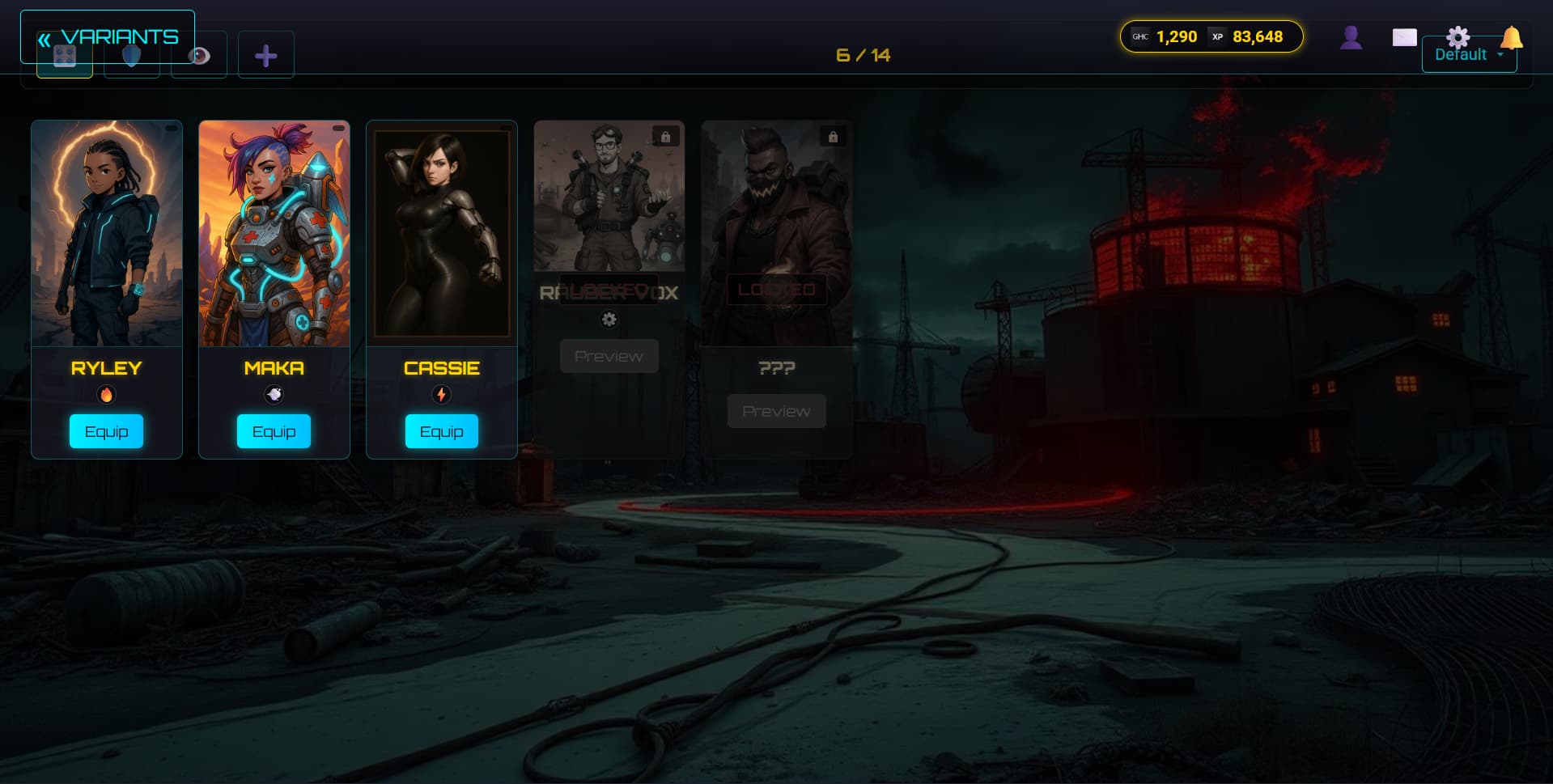Screen dimensions: 1553x784
Task: Open settings with the gear icon
Action: coord(1458,36)
